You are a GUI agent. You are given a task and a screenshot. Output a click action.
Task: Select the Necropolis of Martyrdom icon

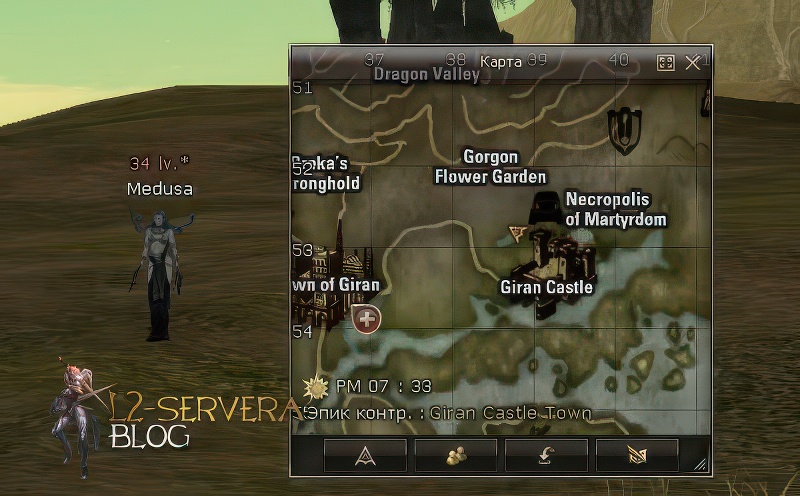point(545,203)
